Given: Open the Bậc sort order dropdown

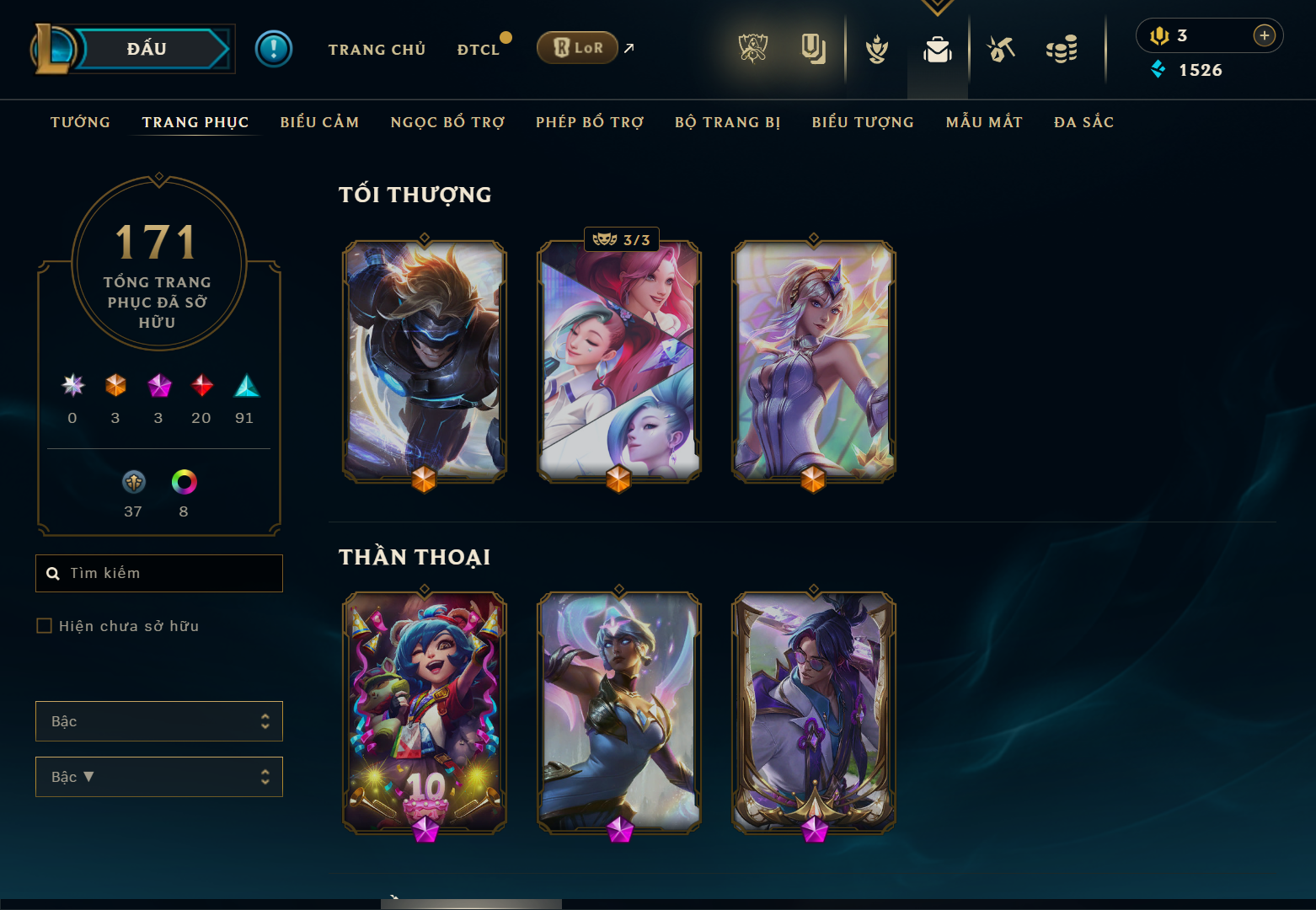Looking at the screenshot, I should pyautogui.click(x=159, y=777).
